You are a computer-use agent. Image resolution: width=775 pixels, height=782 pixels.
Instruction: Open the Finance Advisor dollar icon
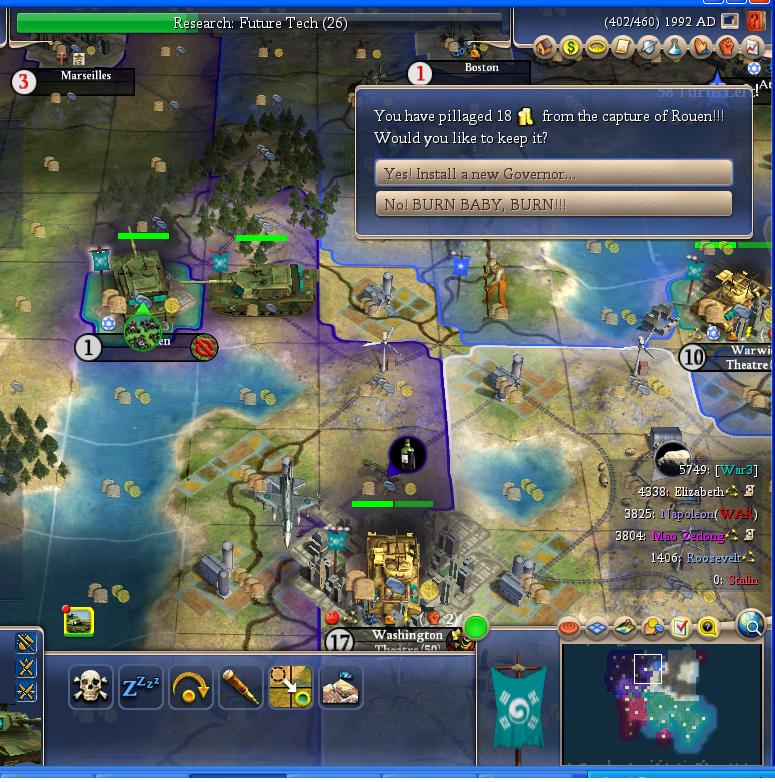(x=571, y=47)
